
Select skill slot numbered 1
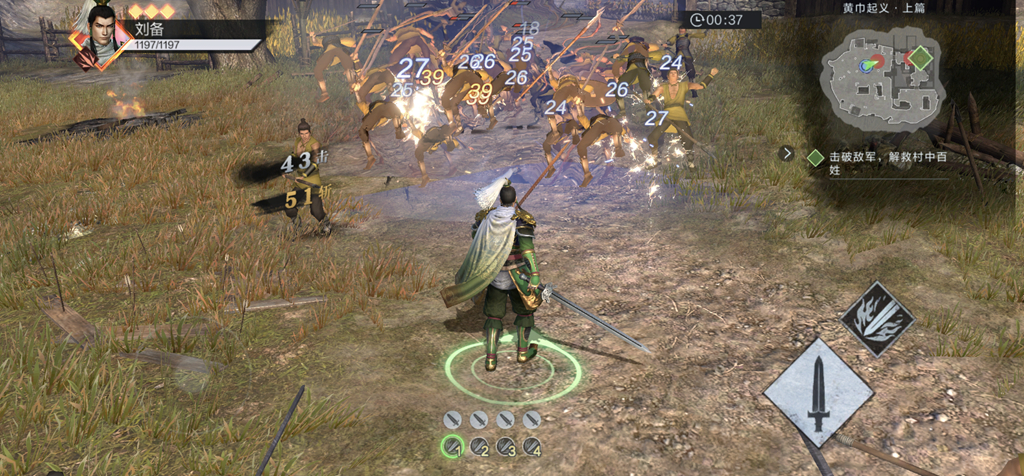453,447
